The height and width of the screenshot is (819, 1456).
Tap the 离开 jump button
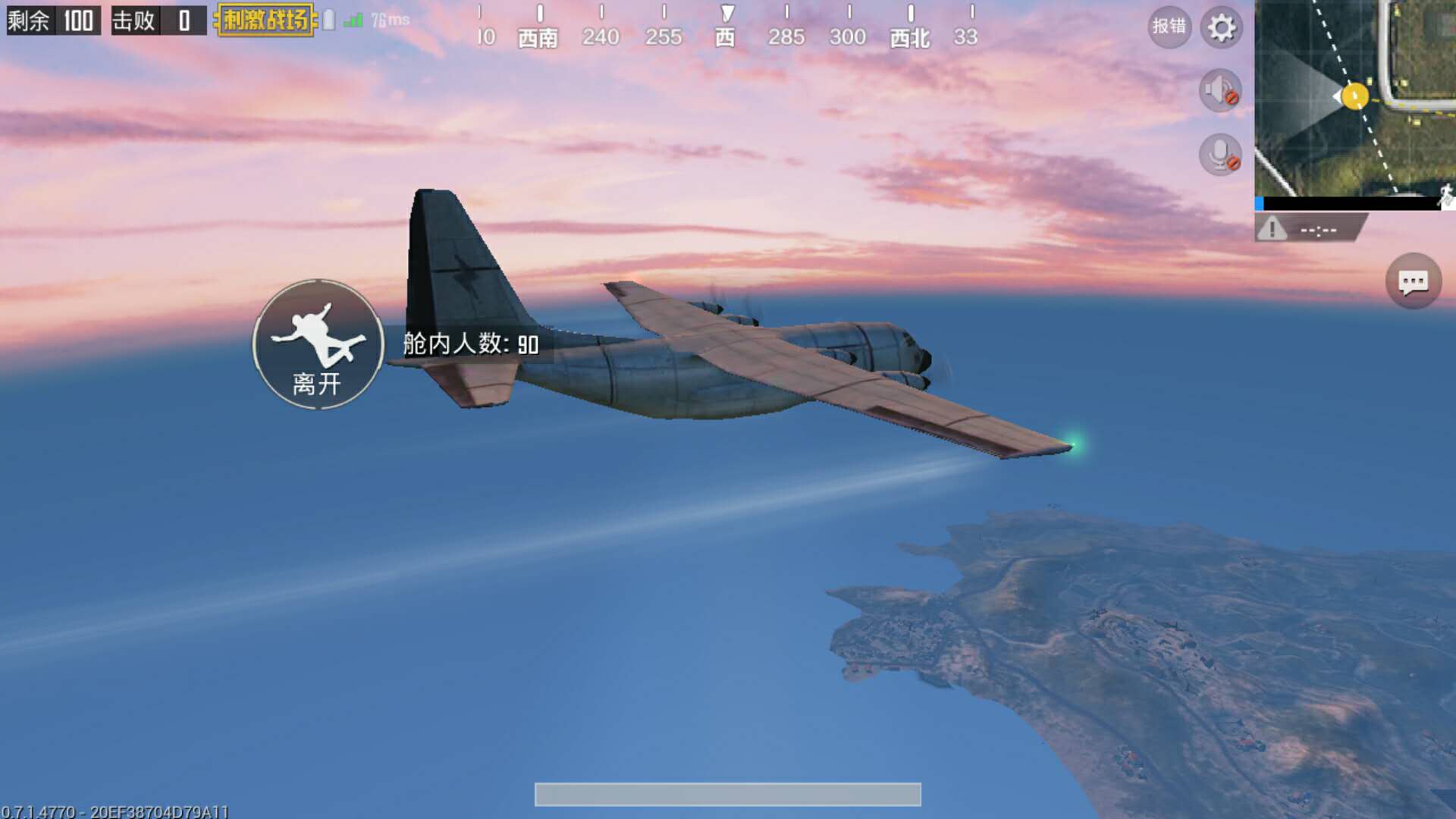[x=318, y=345]
